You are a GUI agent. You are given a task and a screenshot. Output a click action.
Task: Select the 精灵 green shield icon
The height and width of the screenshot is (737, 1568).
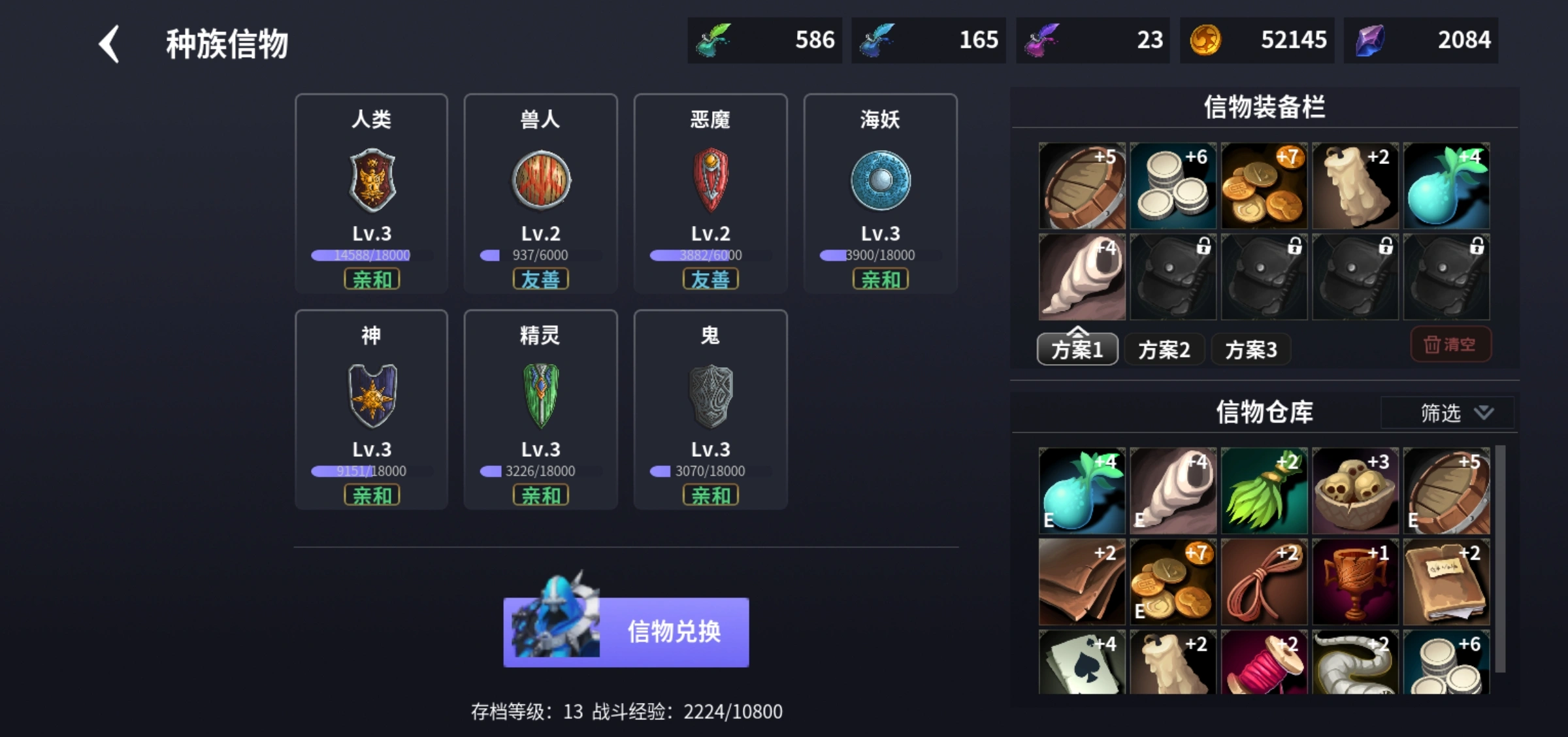pos(541,397)
